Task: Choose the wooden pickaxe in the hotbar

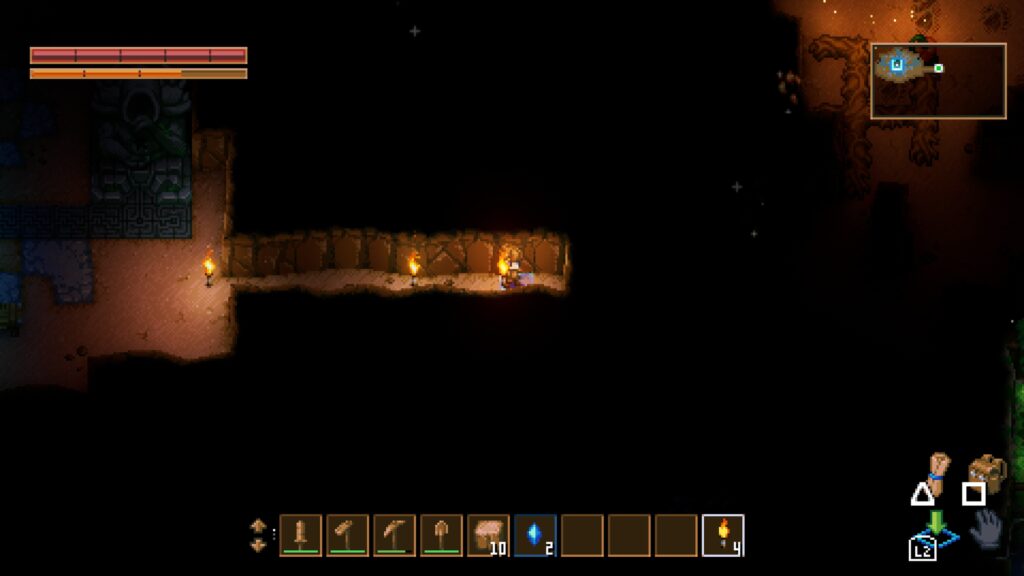Action: tap(394, 535)
